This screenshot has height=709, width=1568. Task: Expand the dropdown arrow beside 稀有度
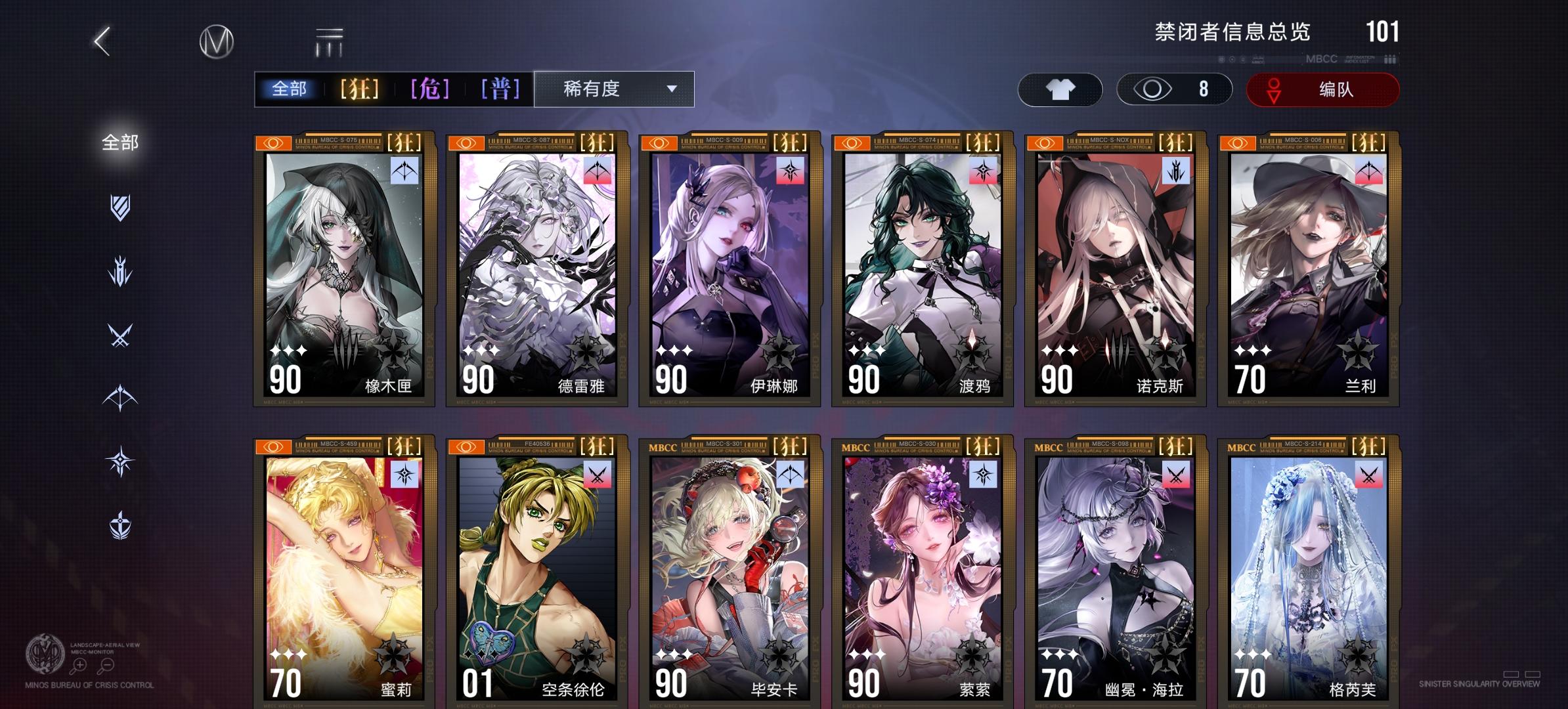[671, 89]
